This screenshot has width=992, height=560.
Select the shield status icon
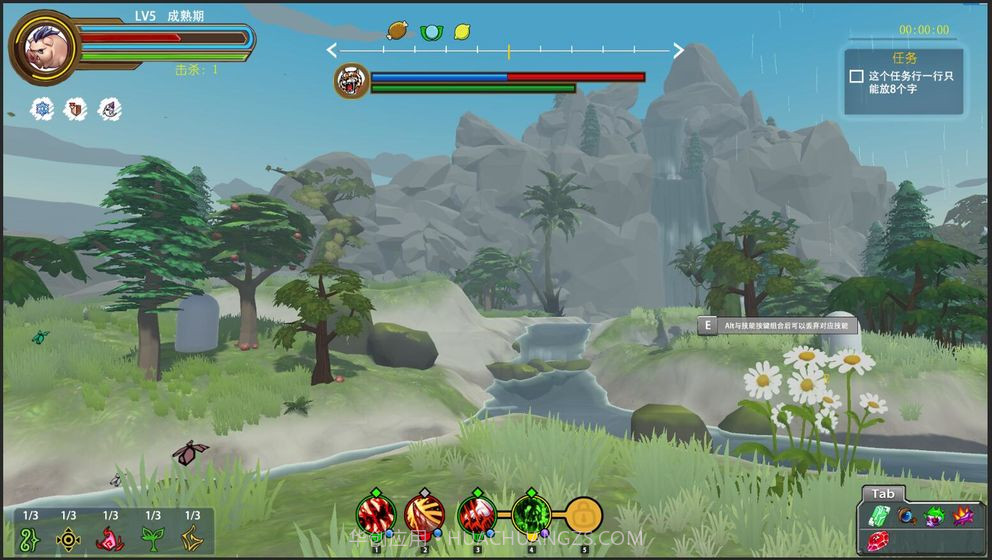point(76,108)
